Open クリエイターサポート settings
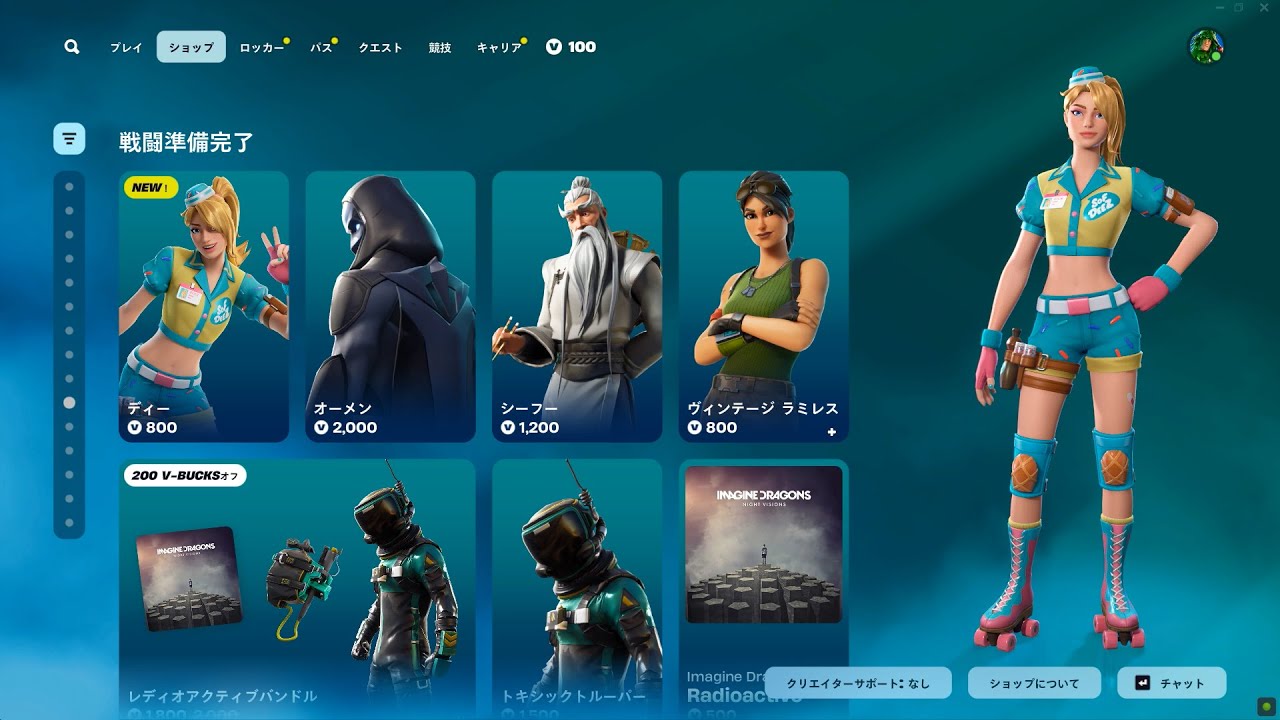The height and width of the screenshot is (720, 1280). point(859,683)
